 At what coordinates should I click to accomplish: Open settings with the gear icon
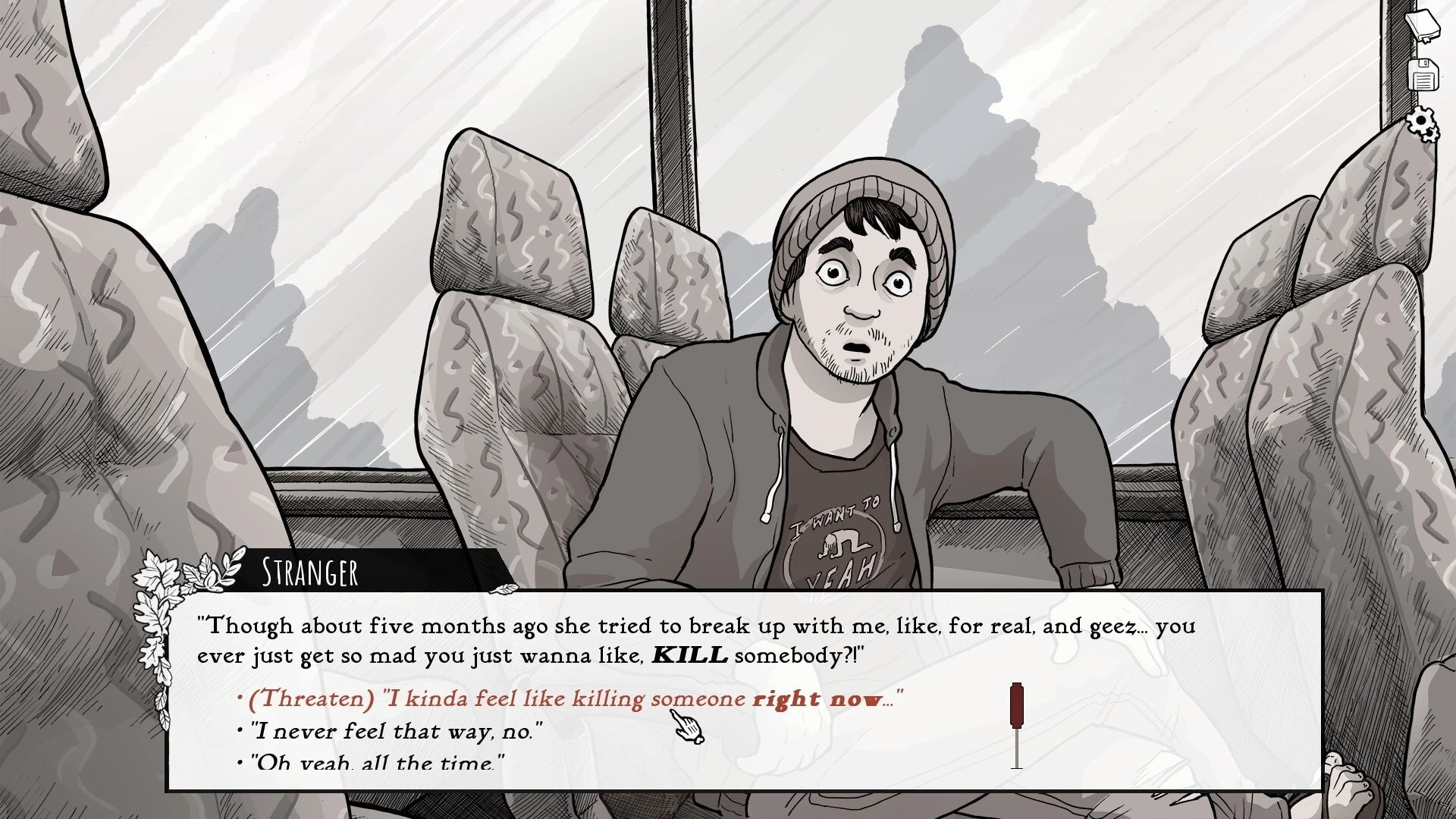point(1422,124)
